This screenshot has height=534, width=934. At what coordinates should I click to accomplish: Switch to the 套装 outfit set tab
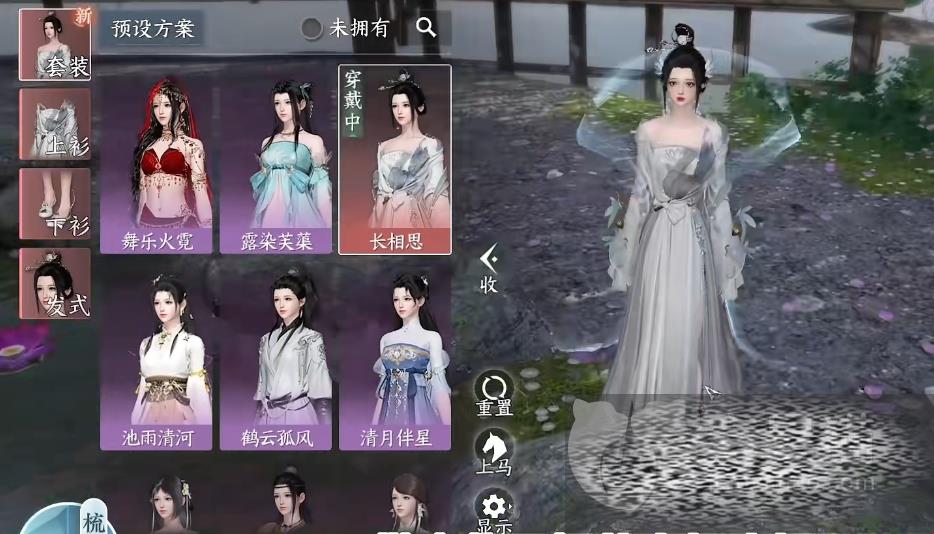pyautogui.click(x=55, y=44)
